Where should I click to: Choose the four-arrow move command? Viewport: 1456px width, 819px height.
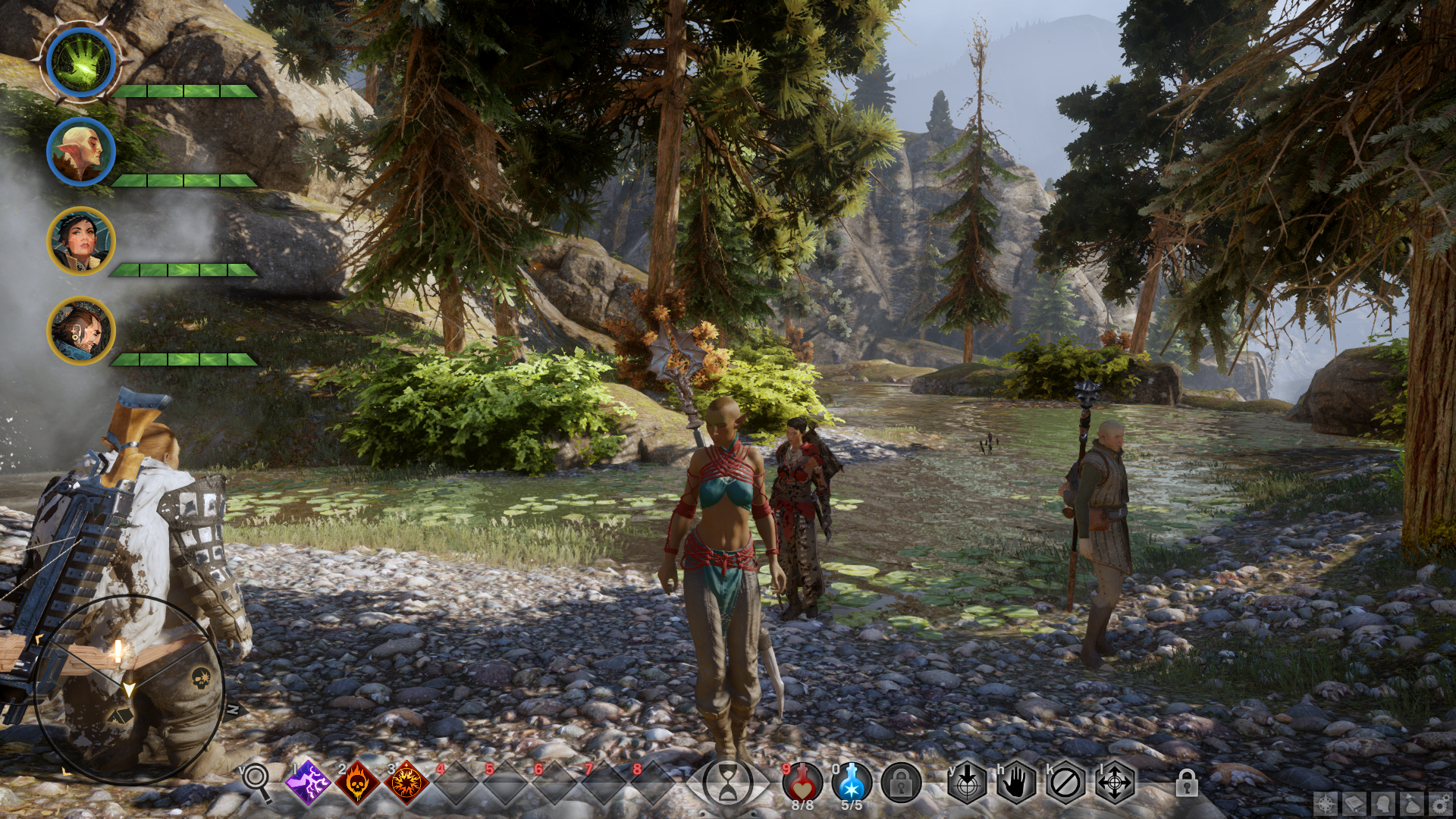click(x=1115, y=782)
